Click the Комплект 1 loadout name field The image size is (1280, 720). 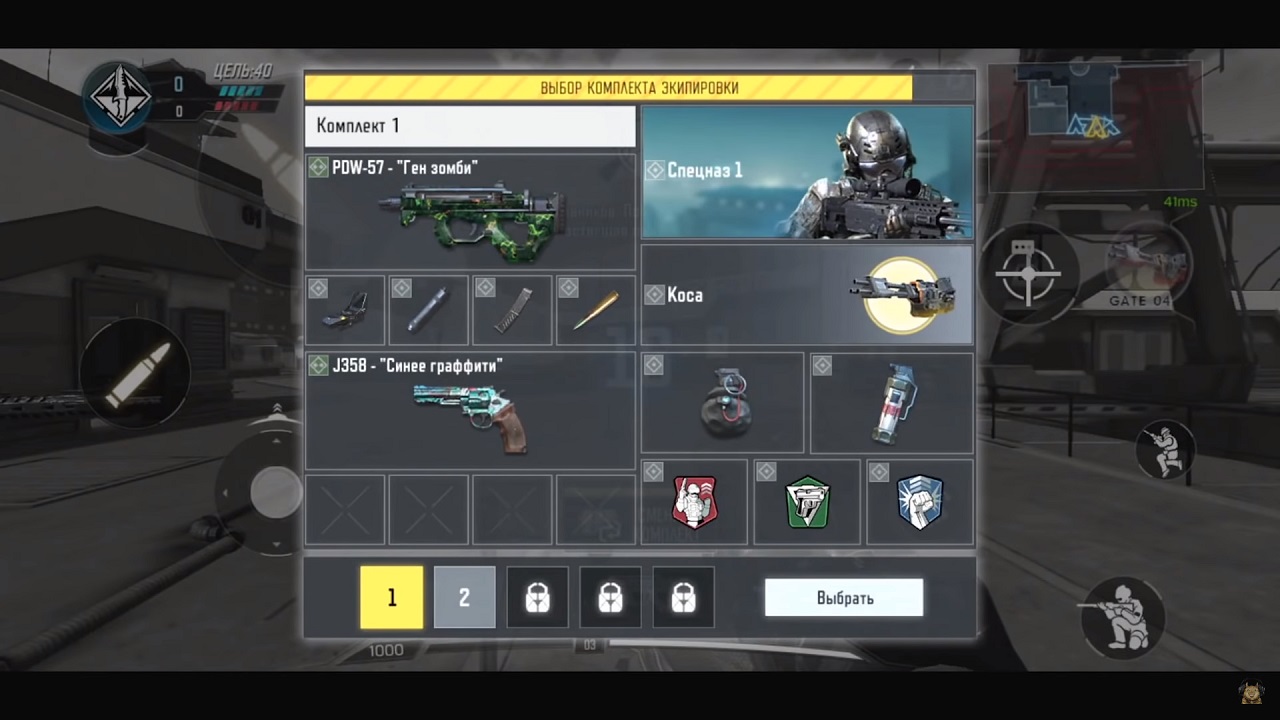point(469,126)
